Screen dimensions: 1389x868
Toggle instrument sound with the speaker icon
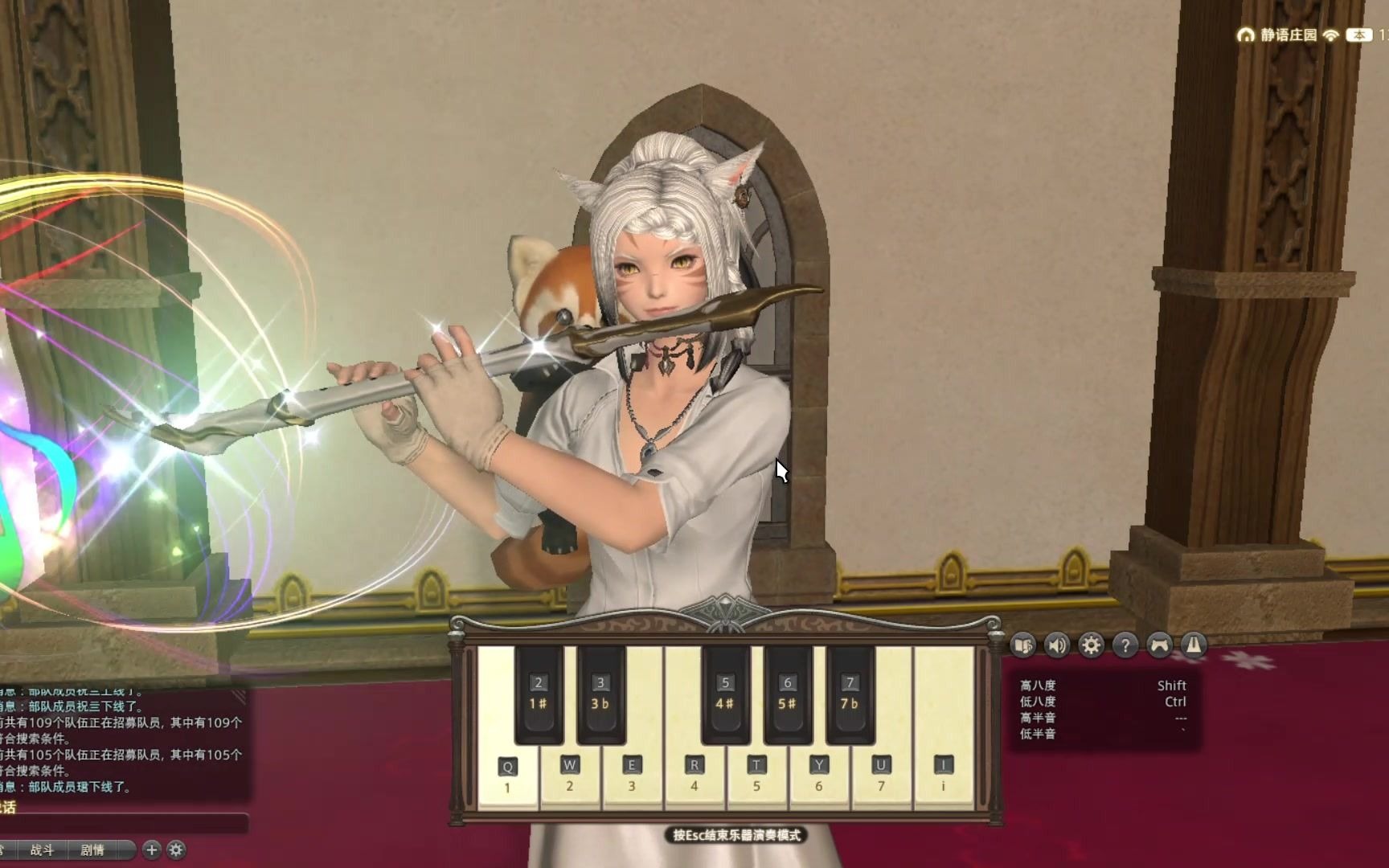pos(1056,643)
